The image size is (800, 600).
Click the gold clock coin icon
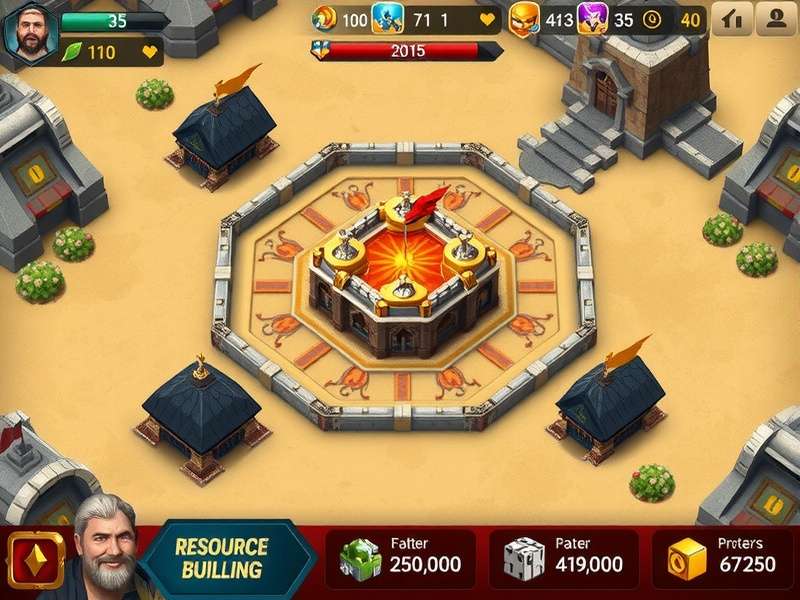pyautogui.click(x=651, y=19)
